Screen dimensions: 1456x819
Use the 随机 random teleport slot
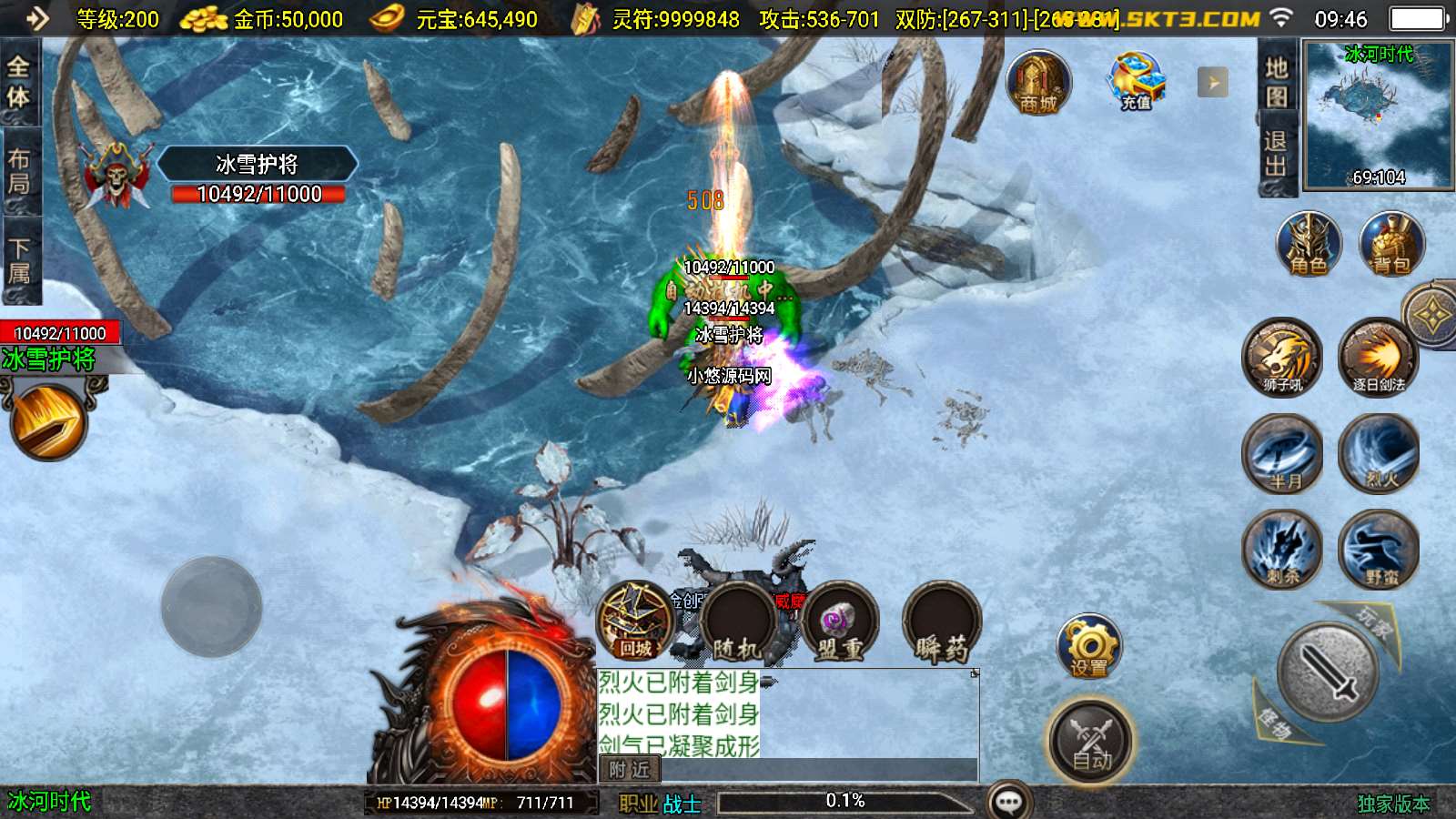point(736,623)
